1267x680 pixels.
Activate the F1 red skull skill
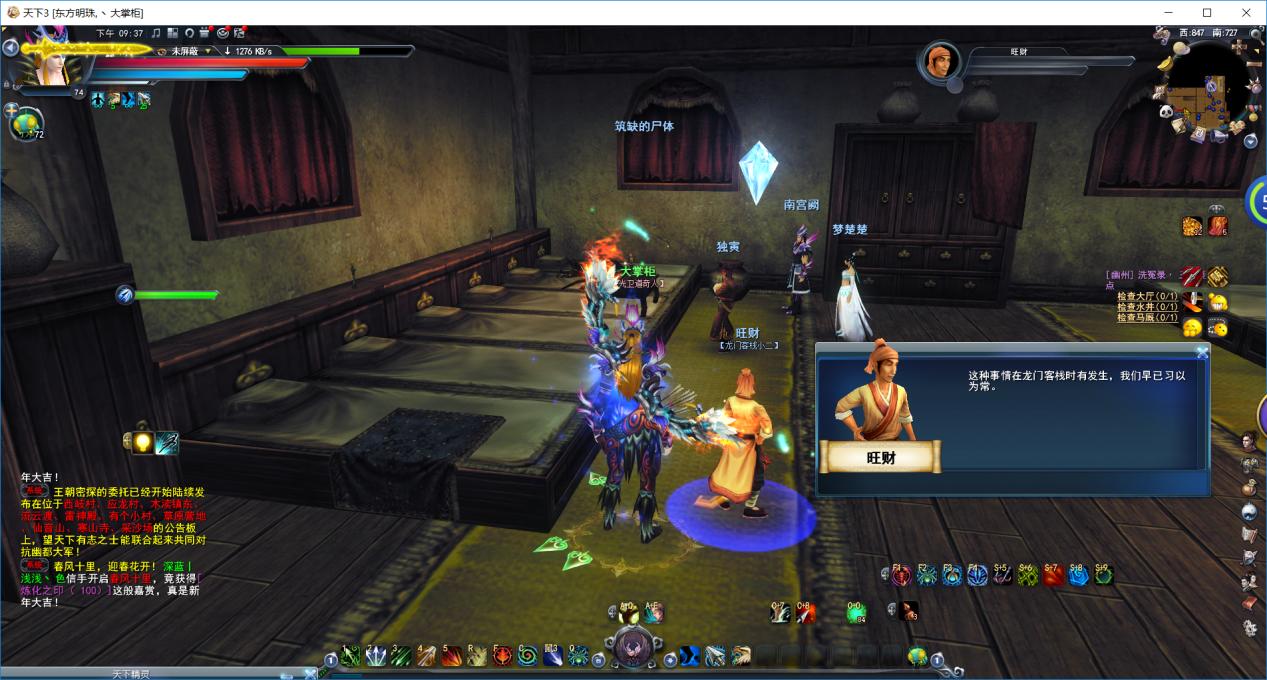(x=903, y=575)
